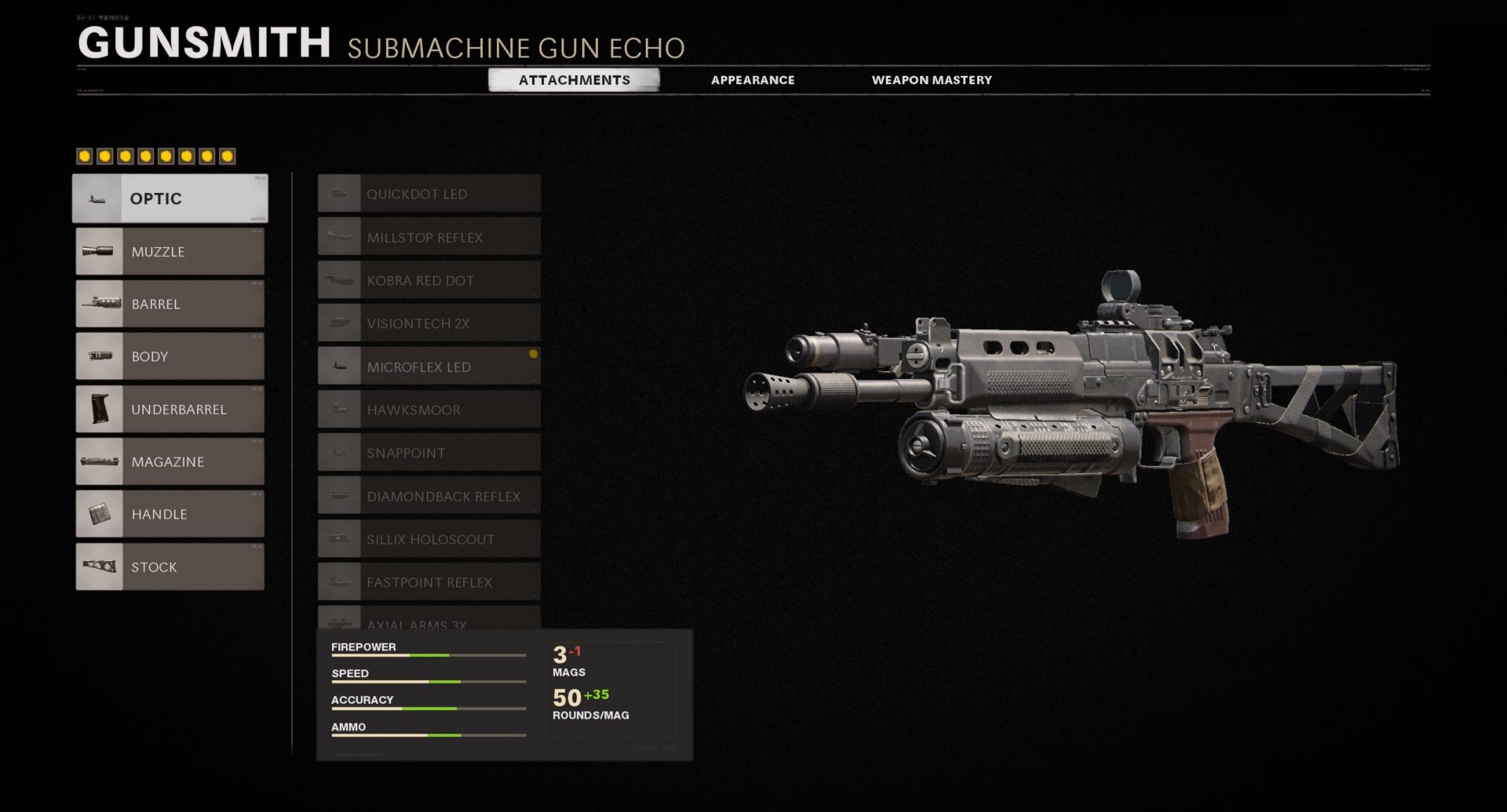Pick the Sillix Holoscout sight
The height and width of the screenshot is (812, 1507).
pos(429,539)
